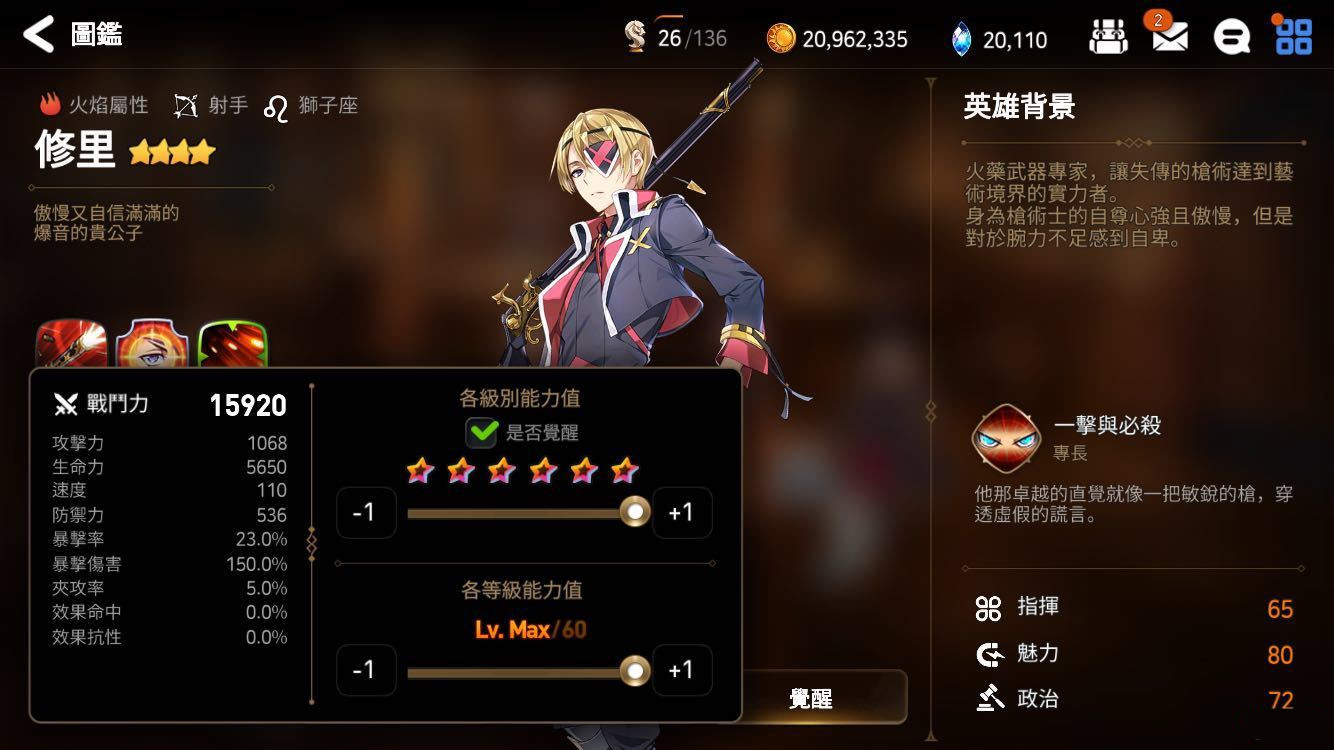
Task: Open the mailbox with 2 notifications
Action: click(x=1170, y=38)
